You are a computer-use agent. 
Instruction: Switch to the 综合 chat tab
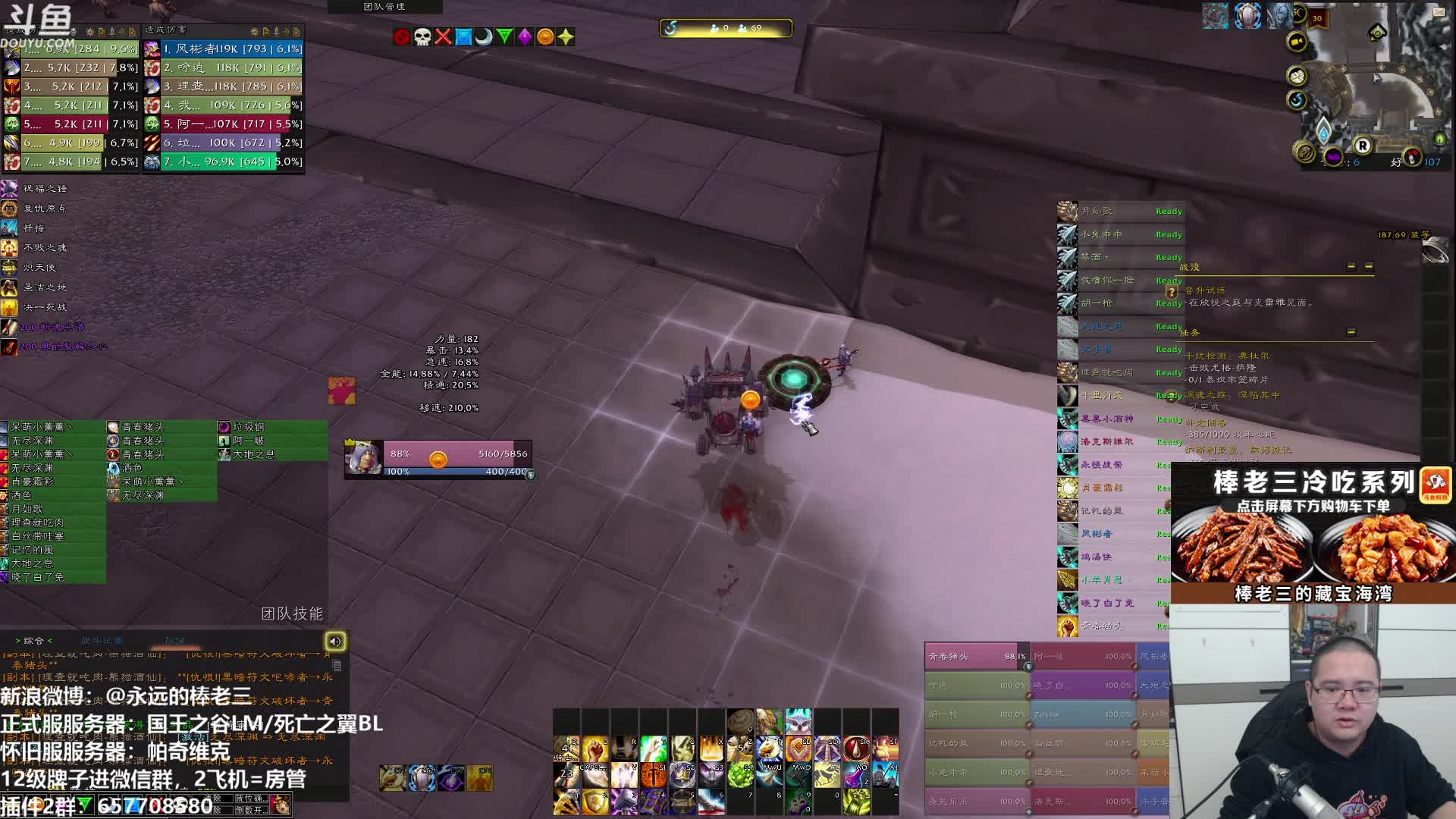point(34,641)
